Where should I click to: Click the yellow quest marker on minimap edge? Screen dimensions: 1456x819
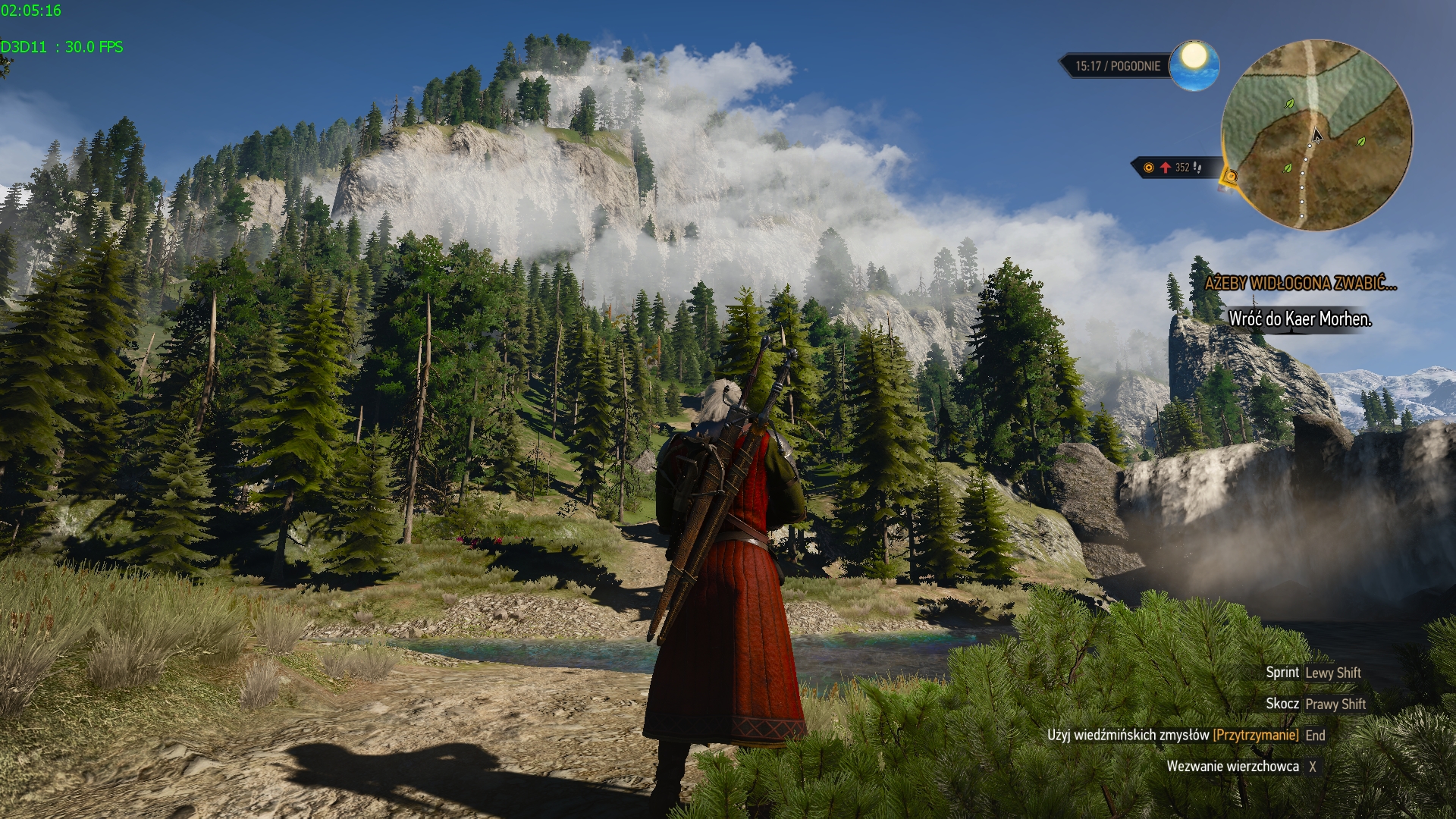(1230, 177)
